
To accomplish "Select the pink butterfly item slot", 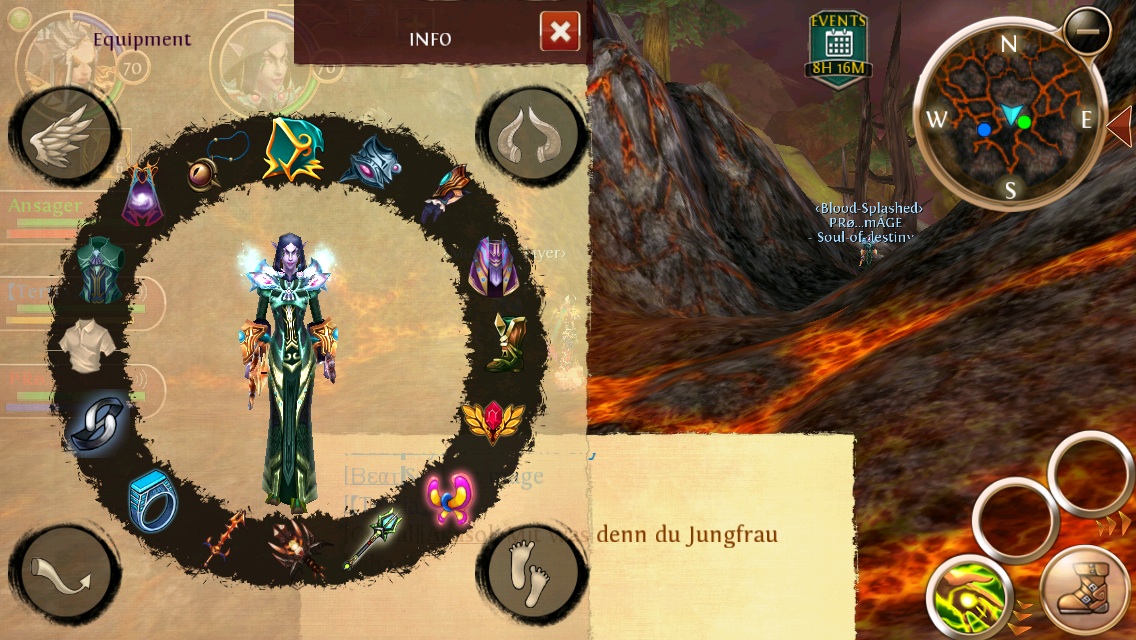I will point(449,498).
